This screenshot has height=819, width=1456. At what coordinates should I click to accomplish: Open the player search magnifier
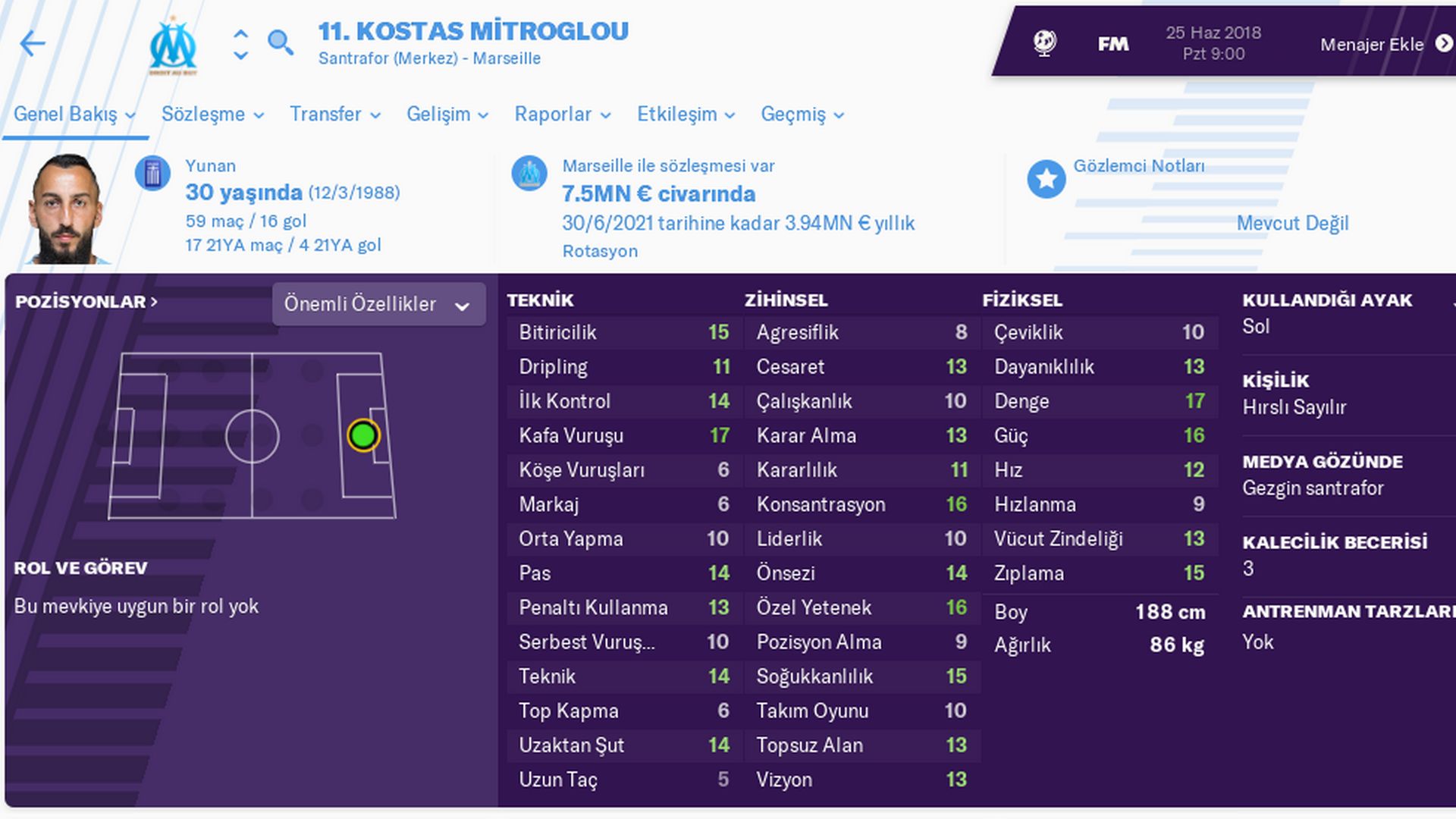click(280, 42)
